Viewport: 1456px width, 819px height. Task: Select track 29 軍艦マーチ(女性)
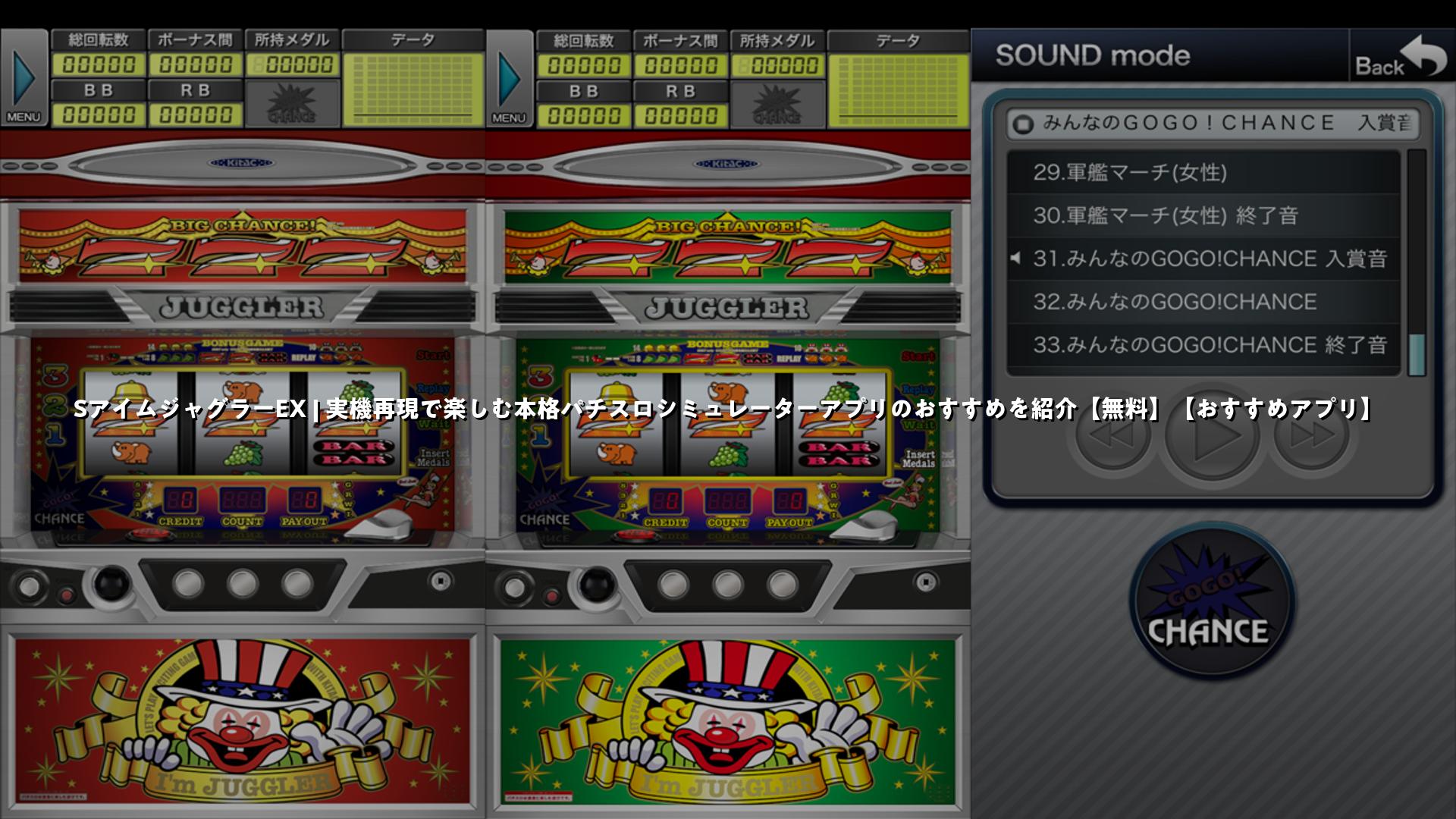tap(1203, 173)
